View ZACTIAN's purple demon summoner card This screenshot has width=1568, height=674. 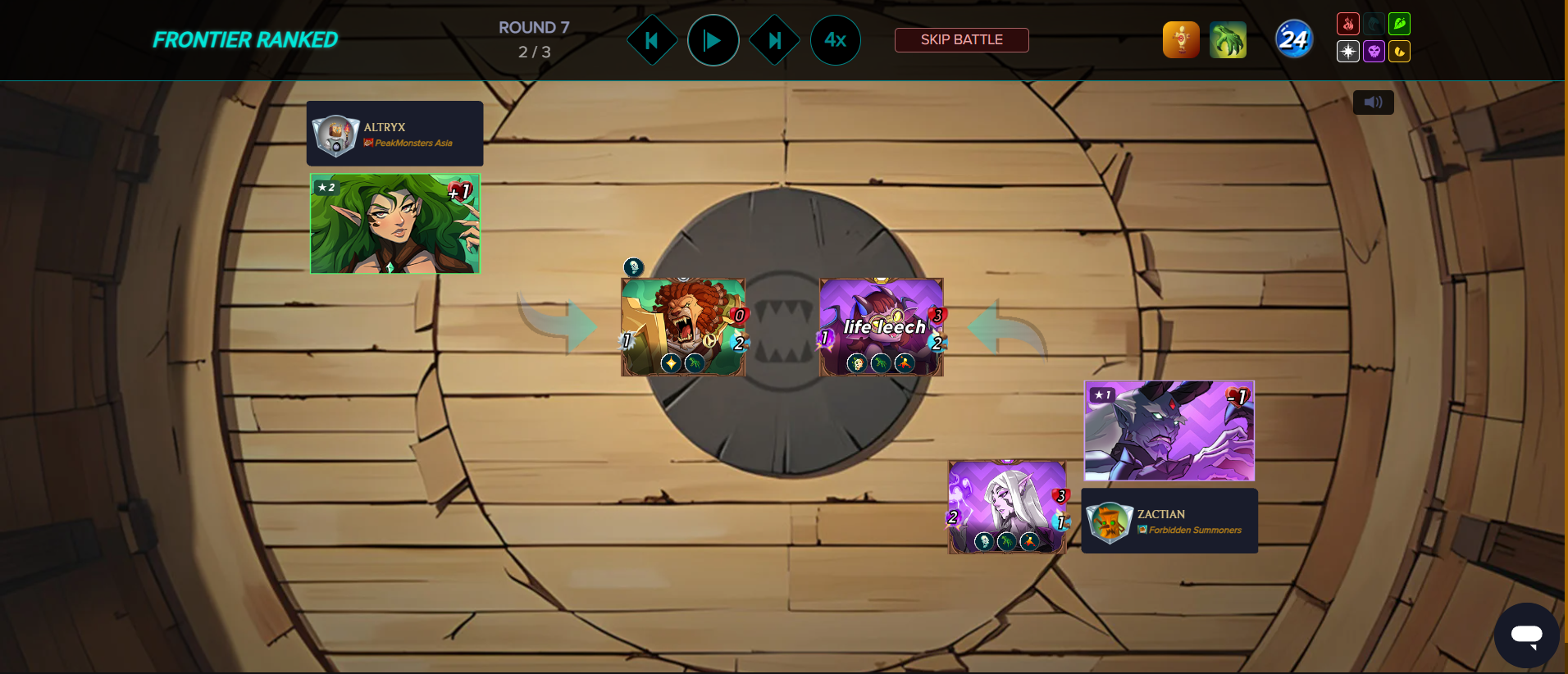pos(1169,430)
